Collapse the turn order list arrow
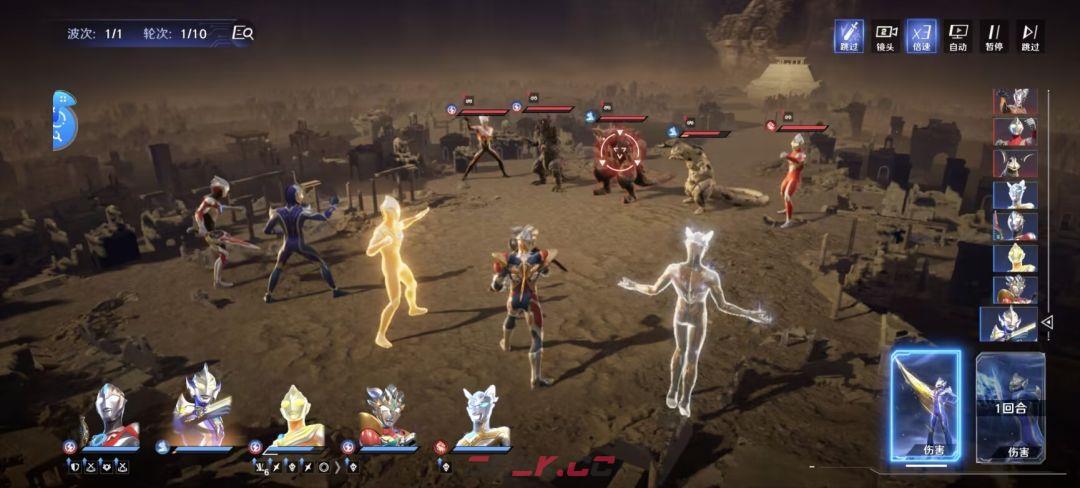Image resolution: width=1080 pixels, height=488 pixels. point(1048,322)
